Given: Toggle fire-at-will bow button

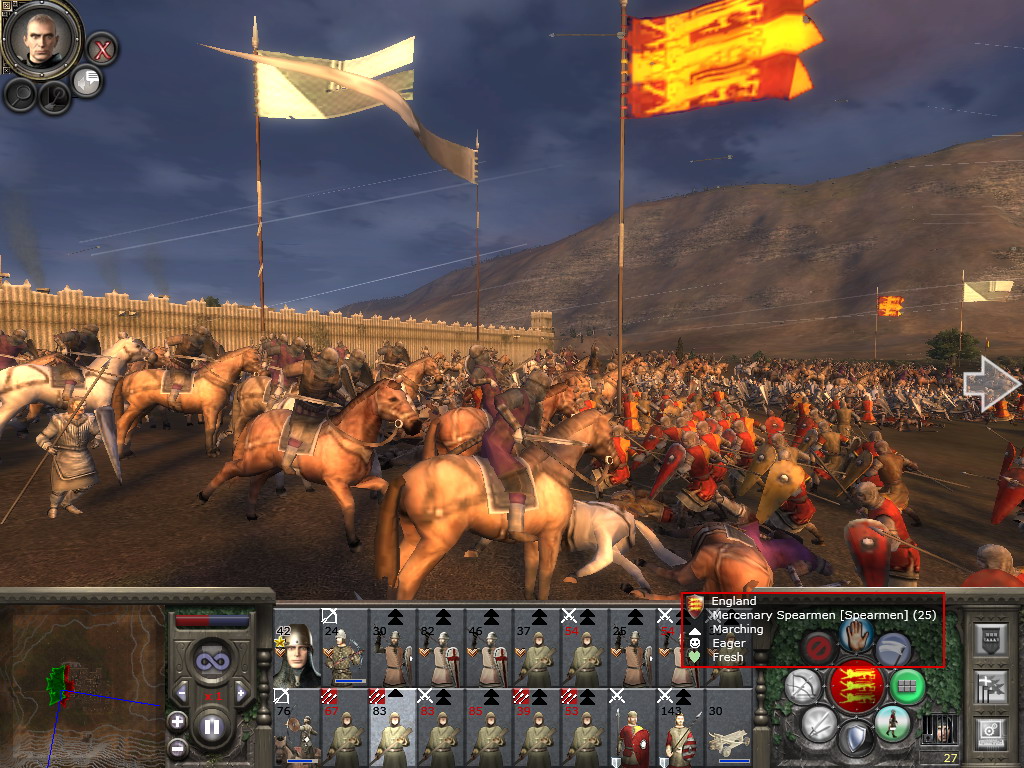Looking at the screenshot, I should (802, 686).
